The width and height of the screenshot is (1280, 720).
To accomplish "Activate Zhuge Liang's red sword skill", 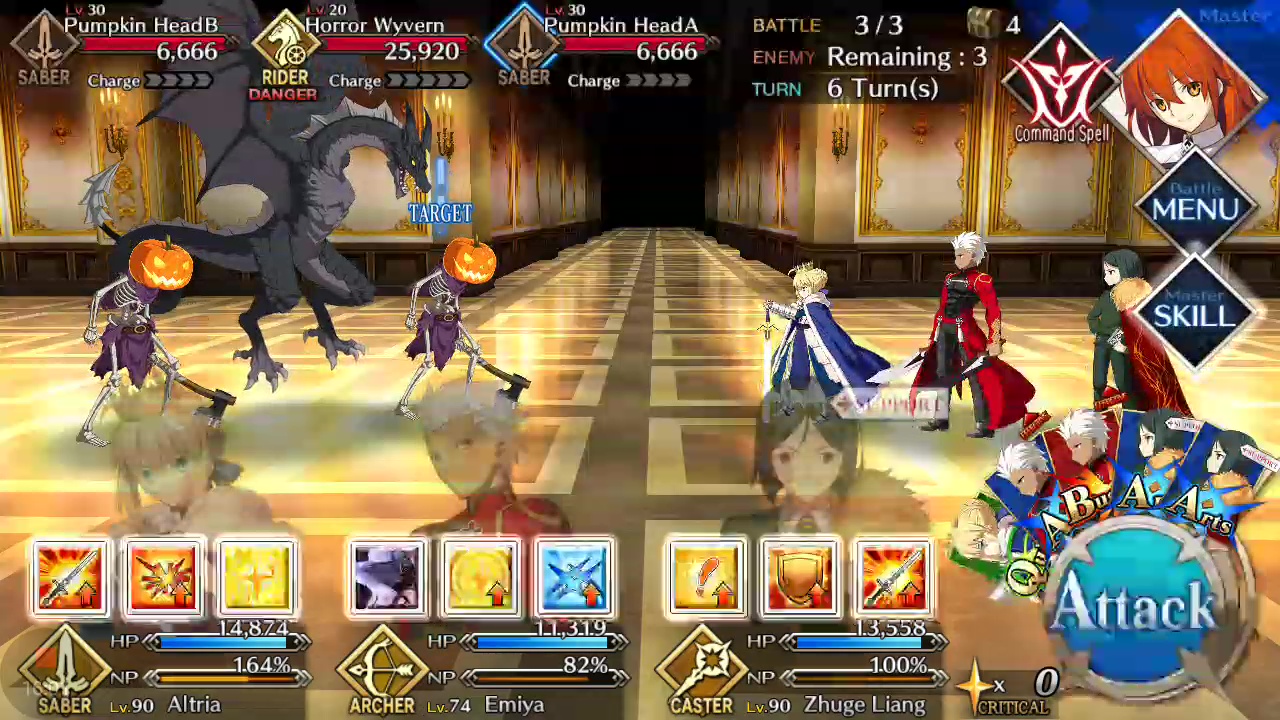I will pos(893,578).
